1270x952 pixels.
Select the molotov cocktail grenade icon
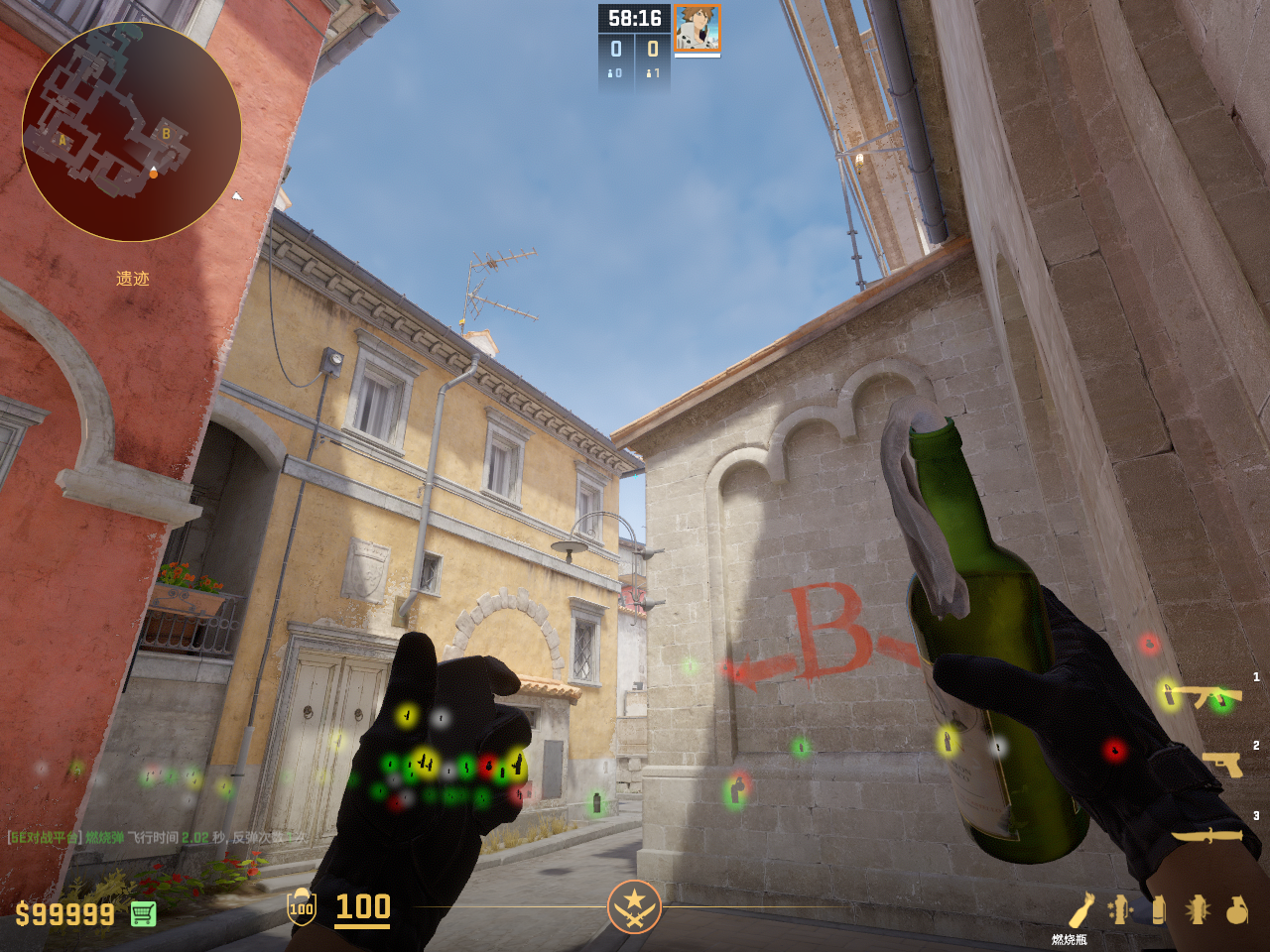point(1080,910)
